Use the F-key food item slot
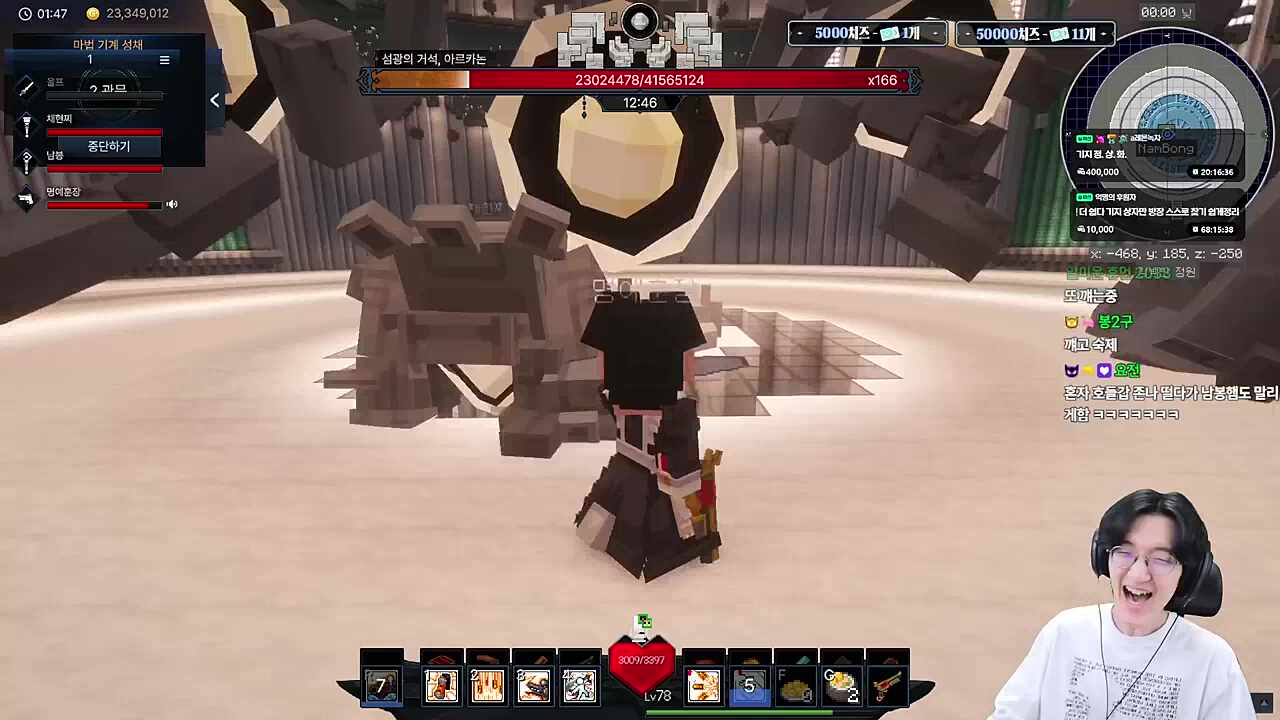 point(795,685)
